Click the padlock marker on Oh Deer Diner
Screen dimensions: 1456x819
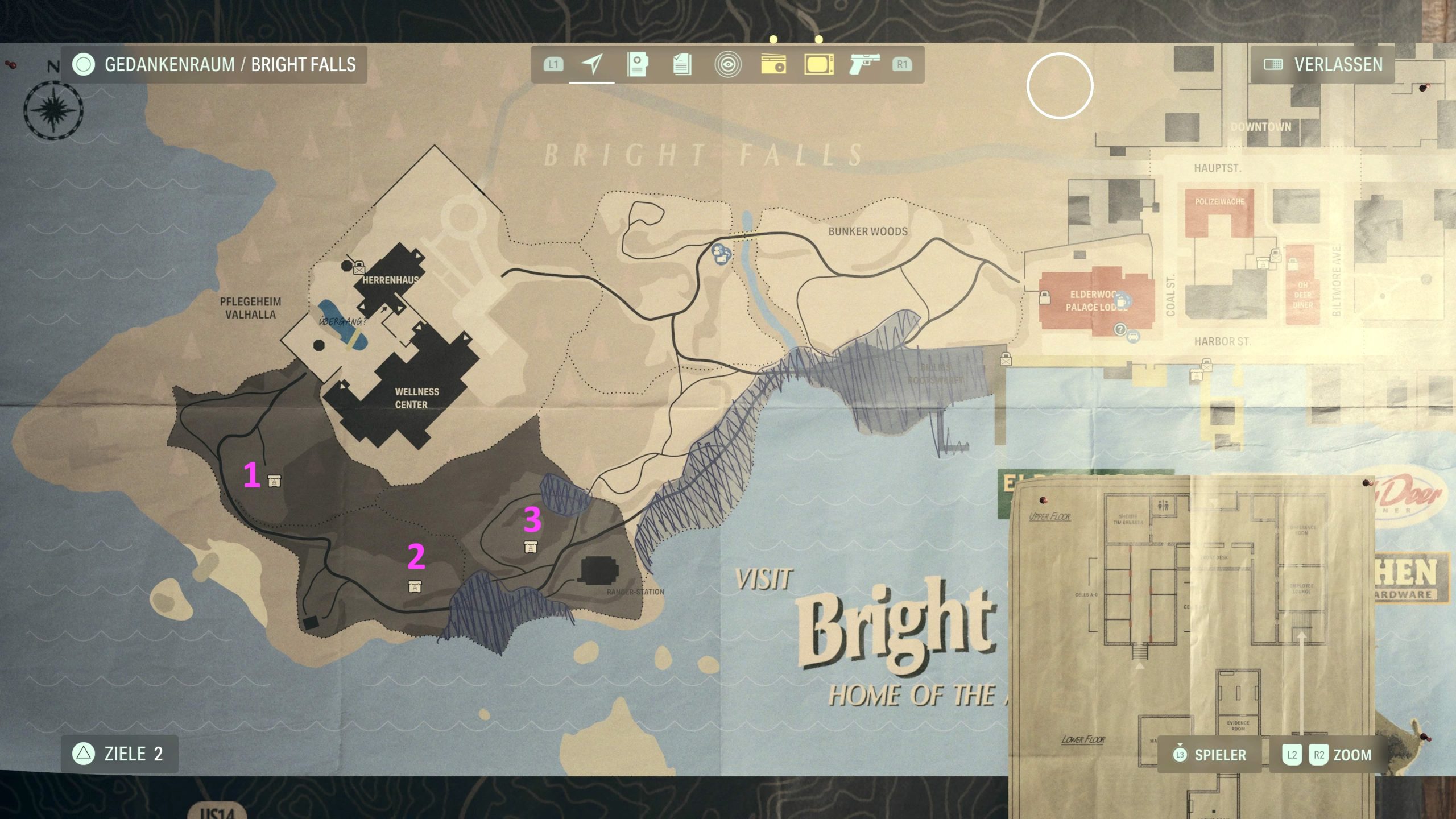(1293, 264)
